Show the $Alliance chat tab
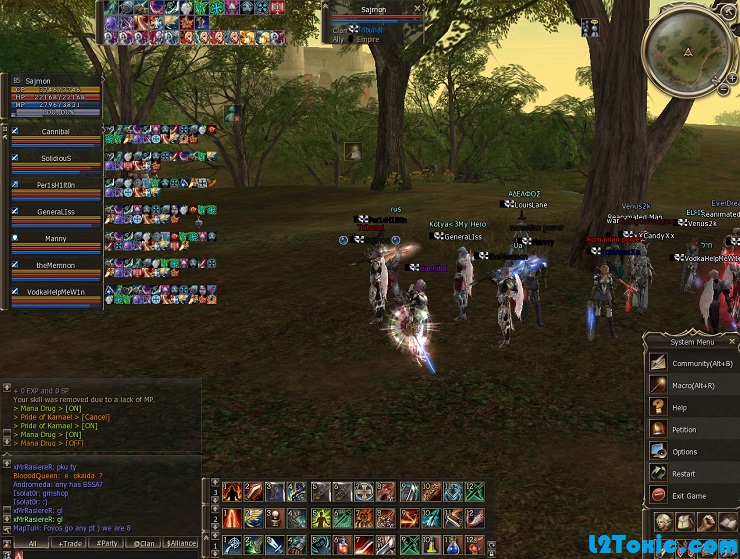 pos(181,543)
